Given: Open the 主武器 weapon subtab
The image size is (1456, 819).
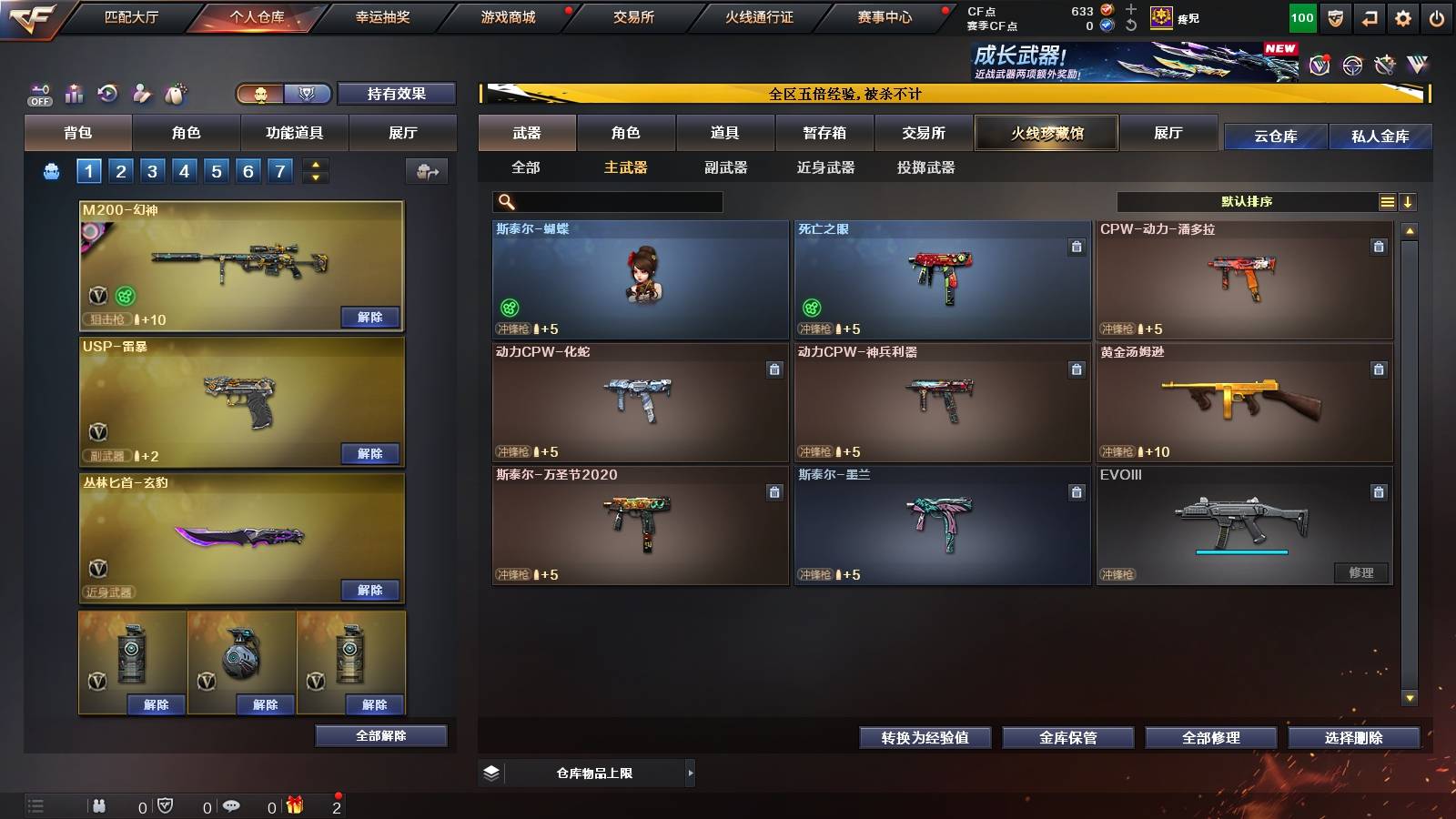Looking at the screenshot, I should [x=624, y=167].
